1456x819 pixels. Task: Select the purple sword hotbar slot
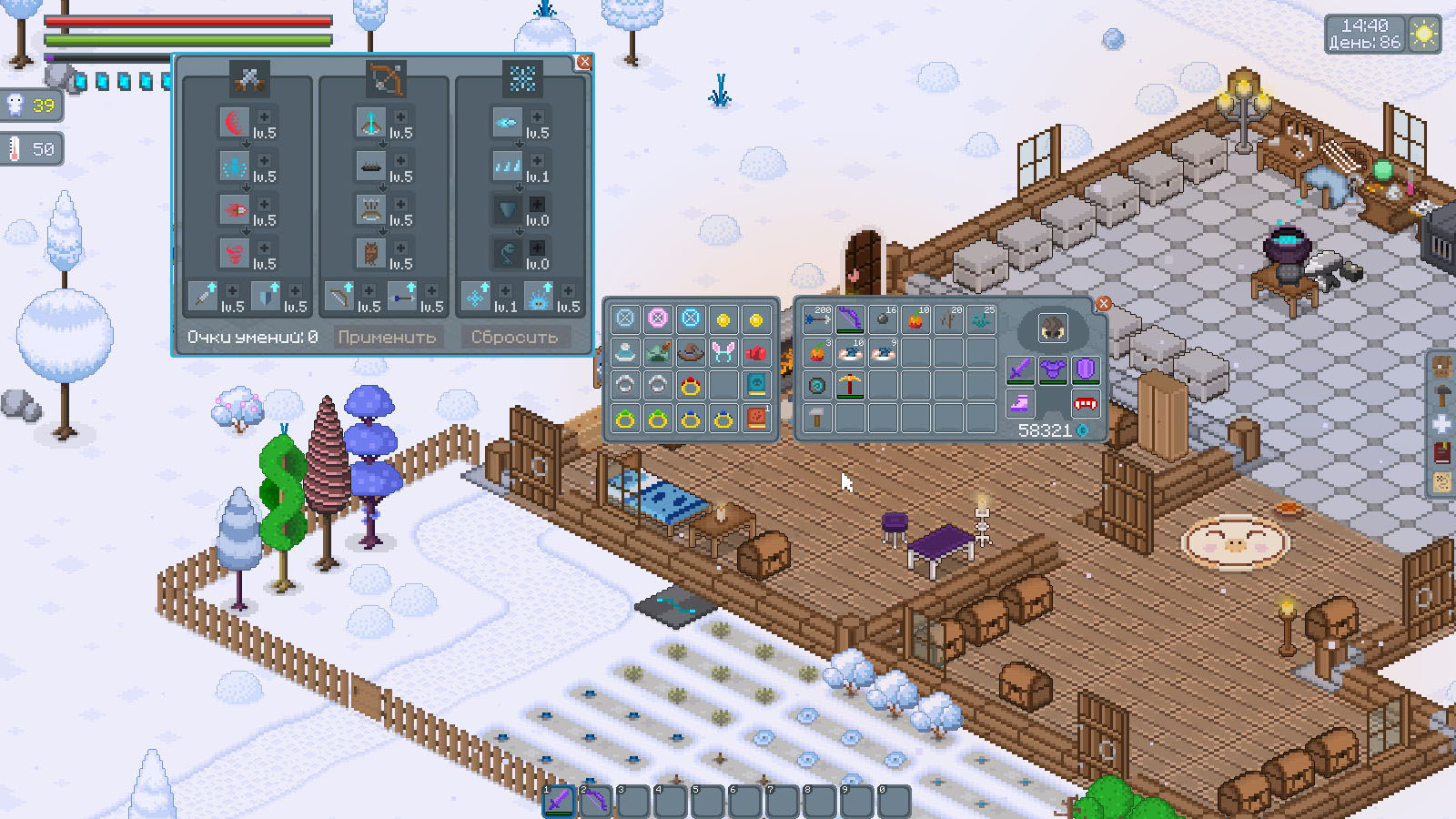(559, 801)
